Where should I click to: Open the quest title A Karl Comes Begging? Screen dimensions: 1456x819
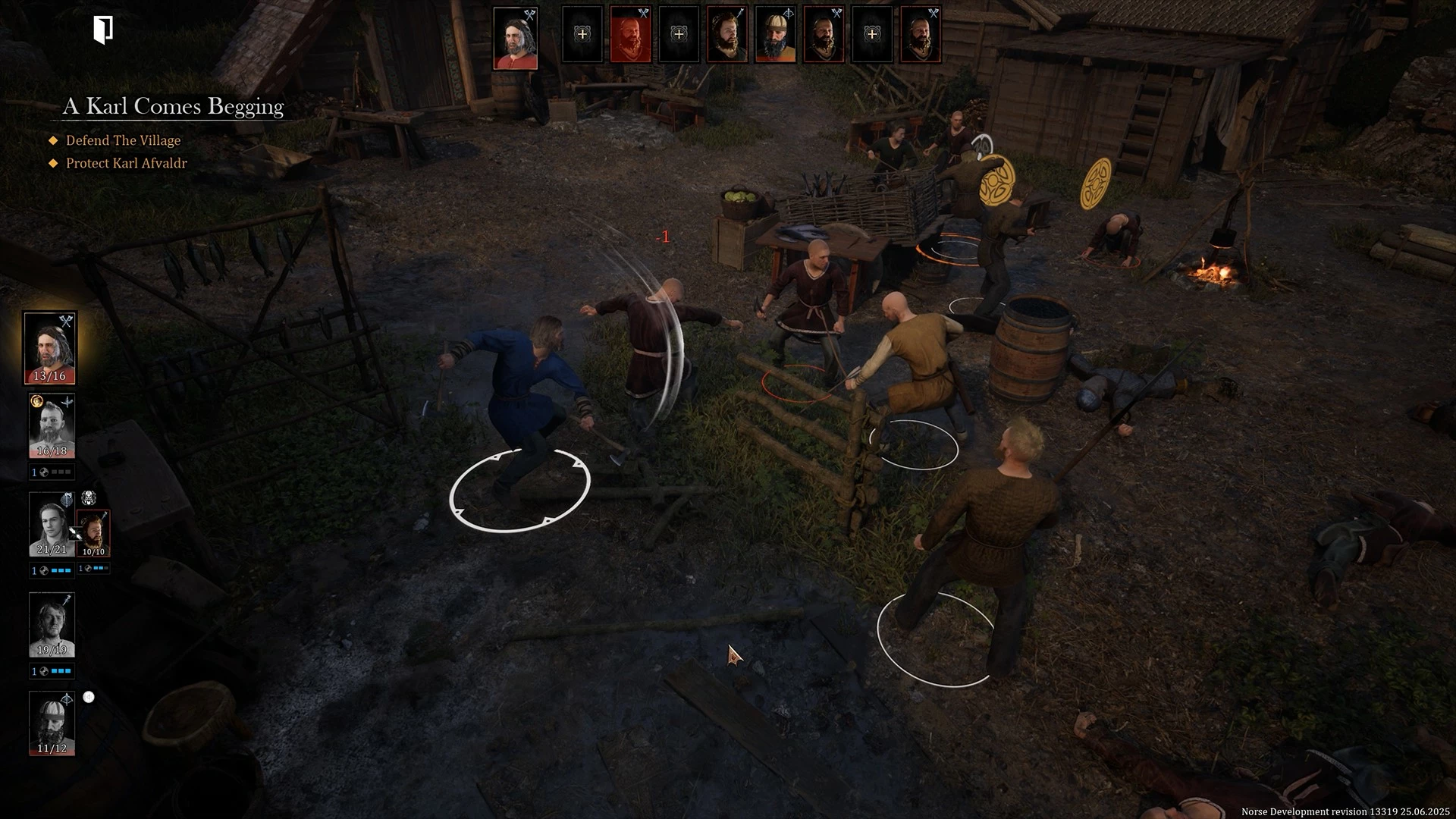tap(173, 106)
